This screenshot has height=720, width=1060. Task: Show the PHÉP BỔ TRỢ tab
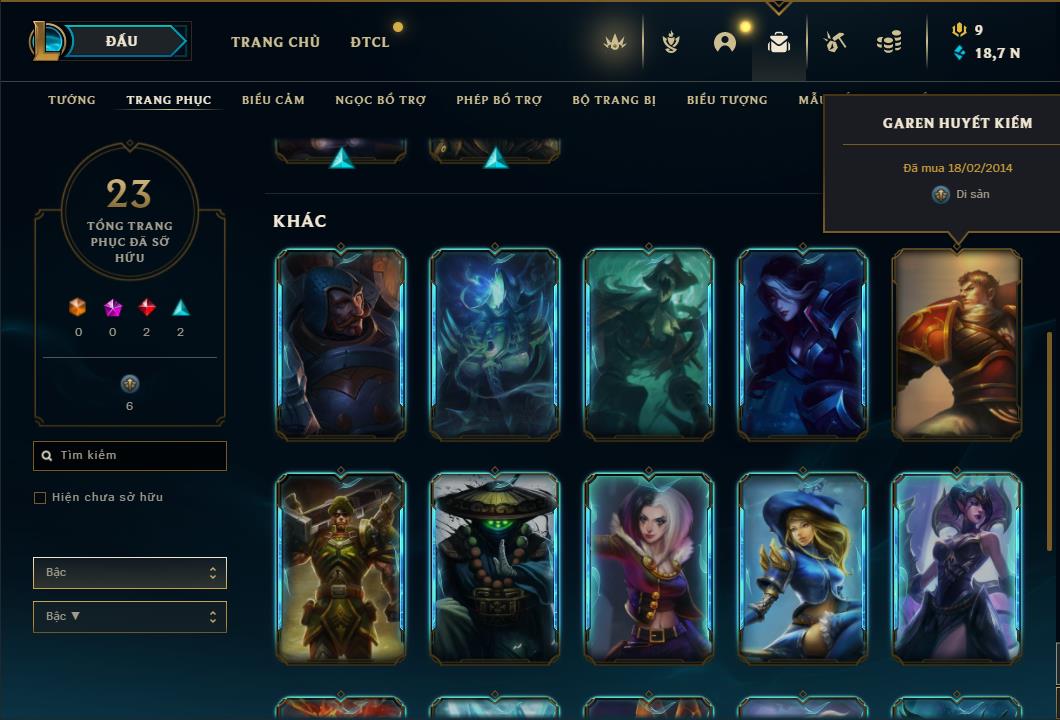coord(499,100)
